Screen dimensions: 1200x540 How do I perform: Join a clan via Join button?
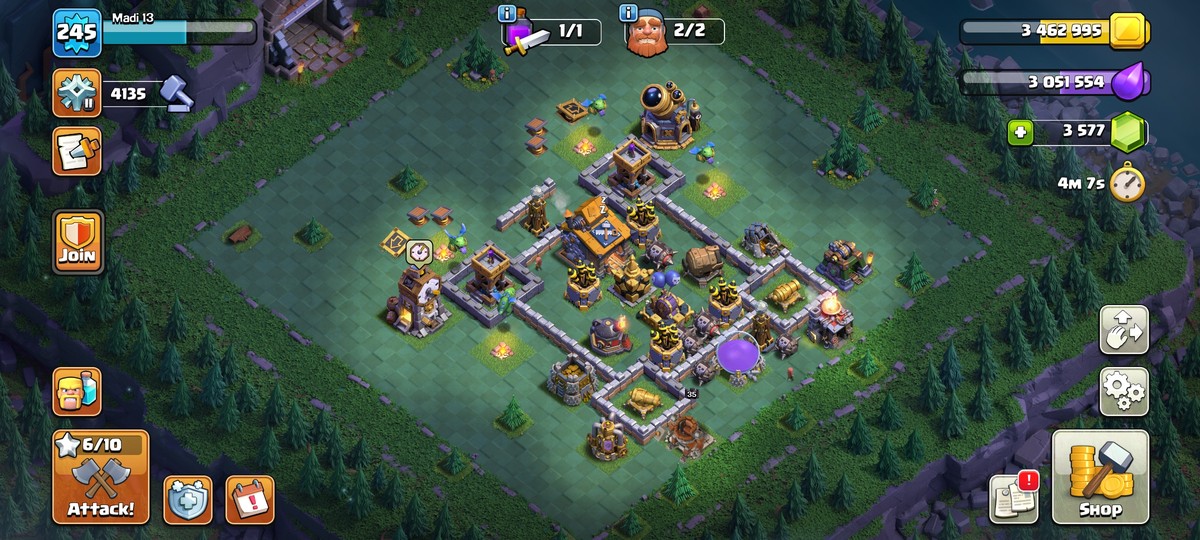[77, 241]
